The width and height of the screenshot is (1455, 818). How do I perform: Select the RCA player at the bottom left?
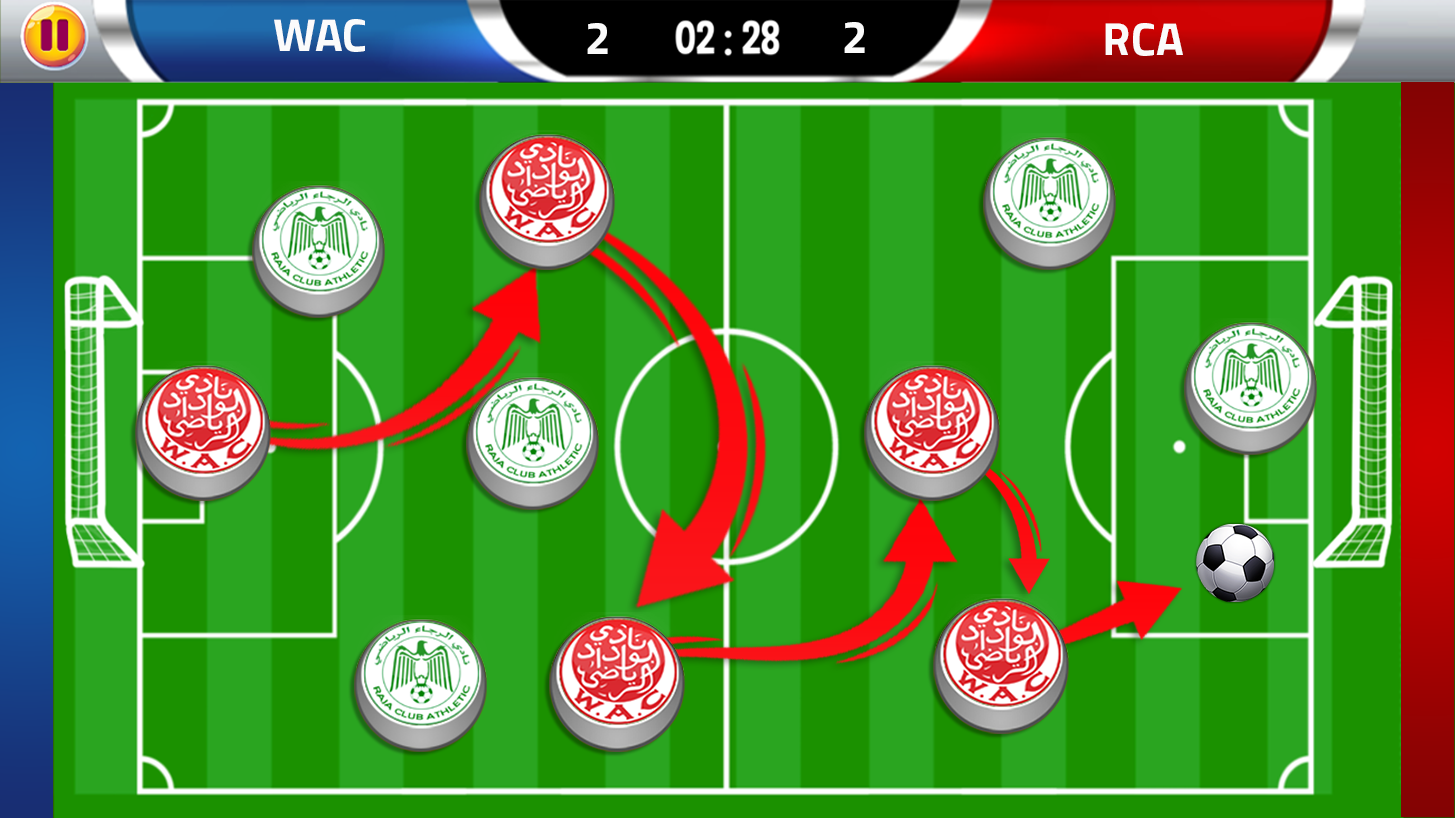(420, 685)
